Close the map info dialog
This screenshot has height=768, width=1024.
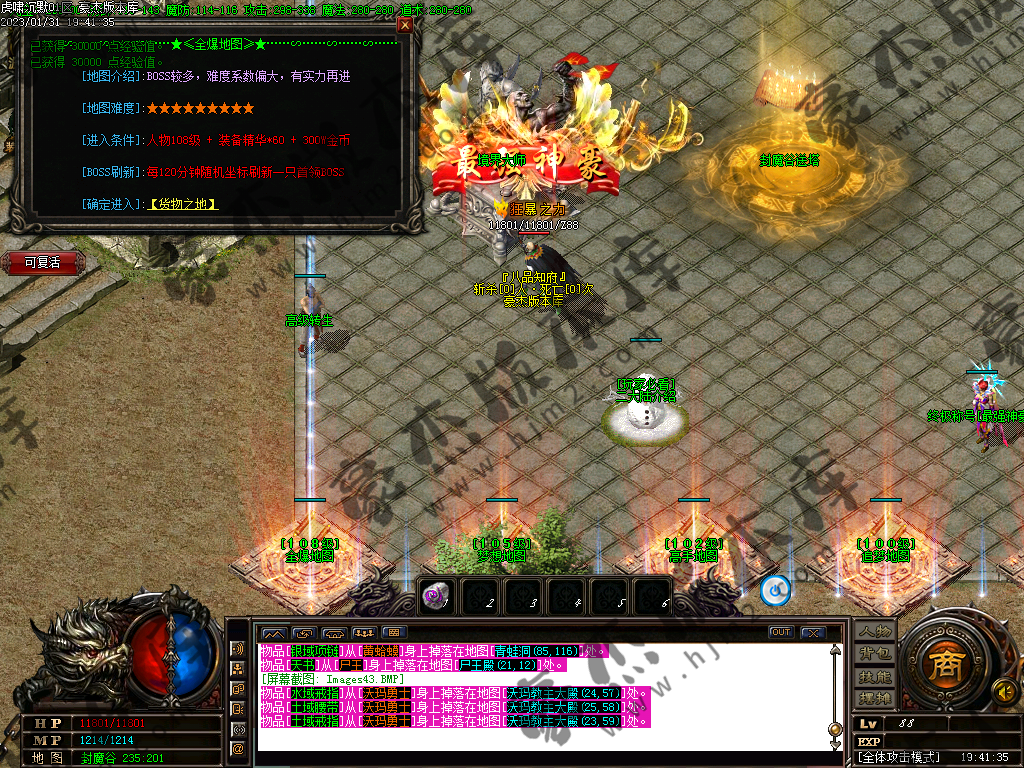(404, 25)
